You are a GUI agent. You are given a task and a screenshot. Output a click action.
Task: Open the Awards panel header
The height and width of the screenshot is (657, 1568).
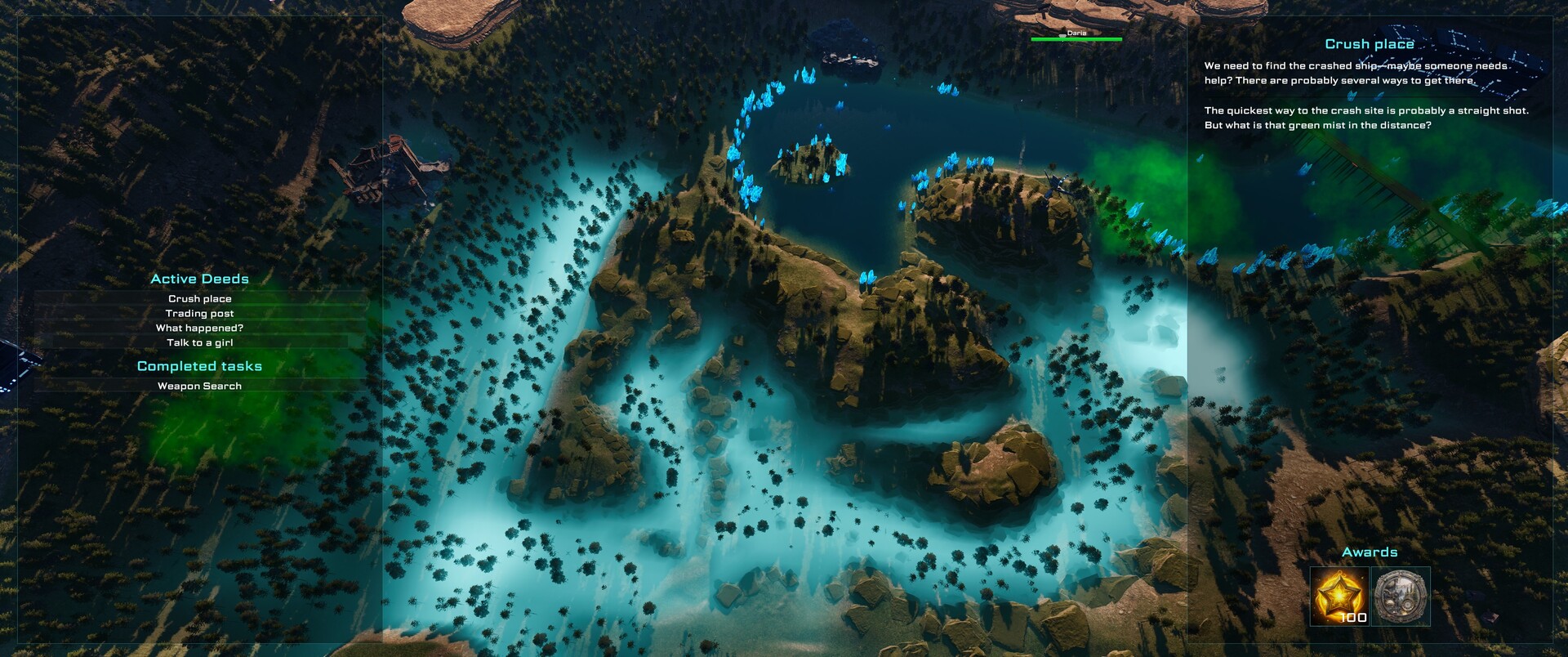coord(1370,552)
